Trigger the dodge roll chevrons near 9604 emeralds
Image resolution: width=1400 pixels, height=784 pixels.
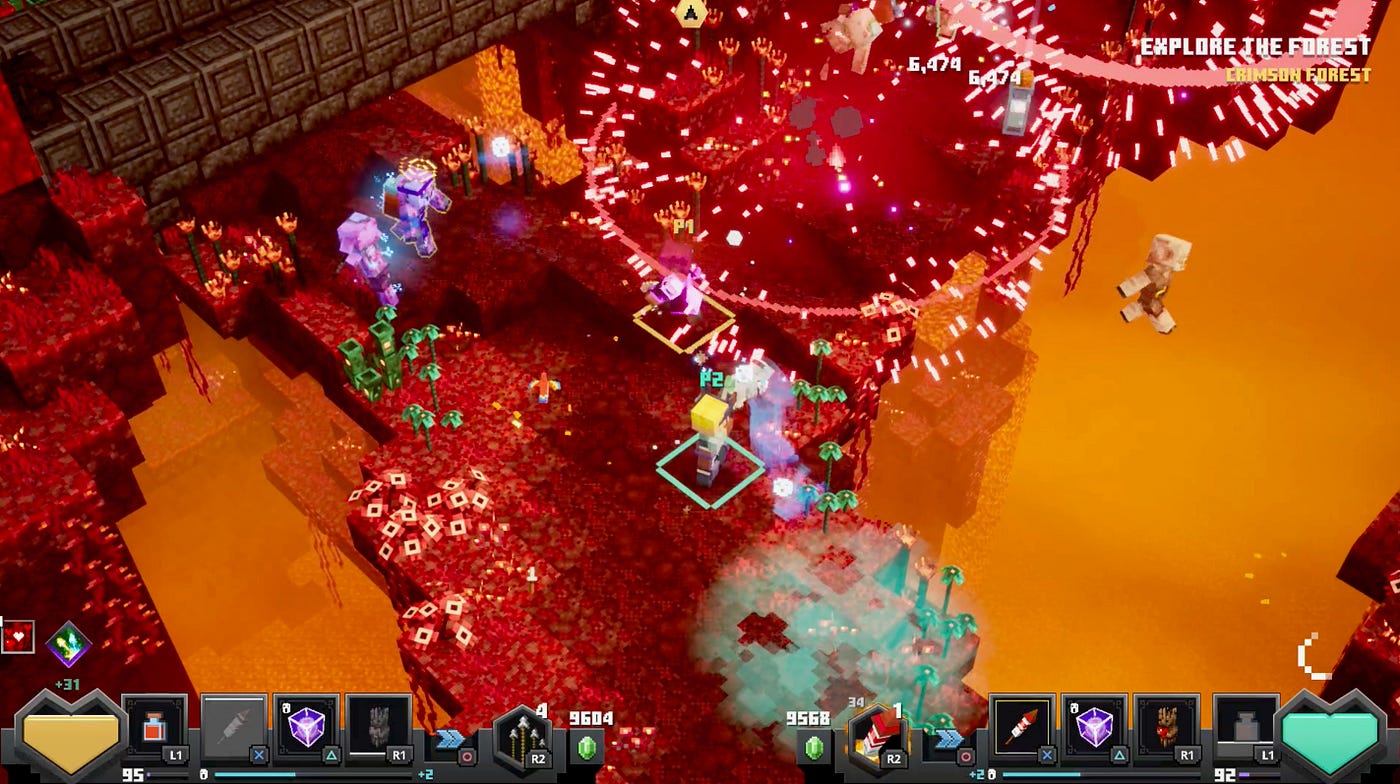point(448,740)
